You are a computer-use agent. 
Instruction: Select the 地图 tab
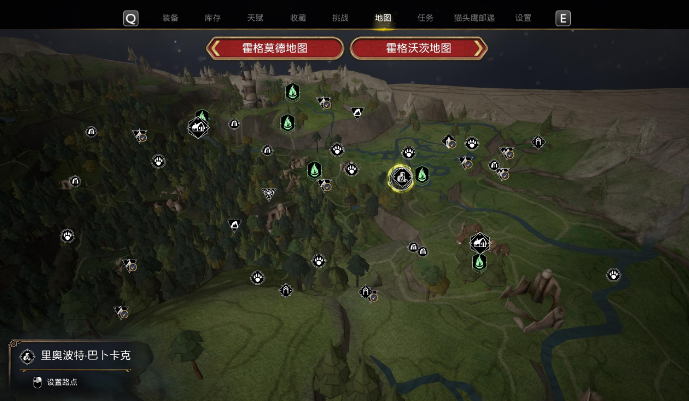coord(383,18)
